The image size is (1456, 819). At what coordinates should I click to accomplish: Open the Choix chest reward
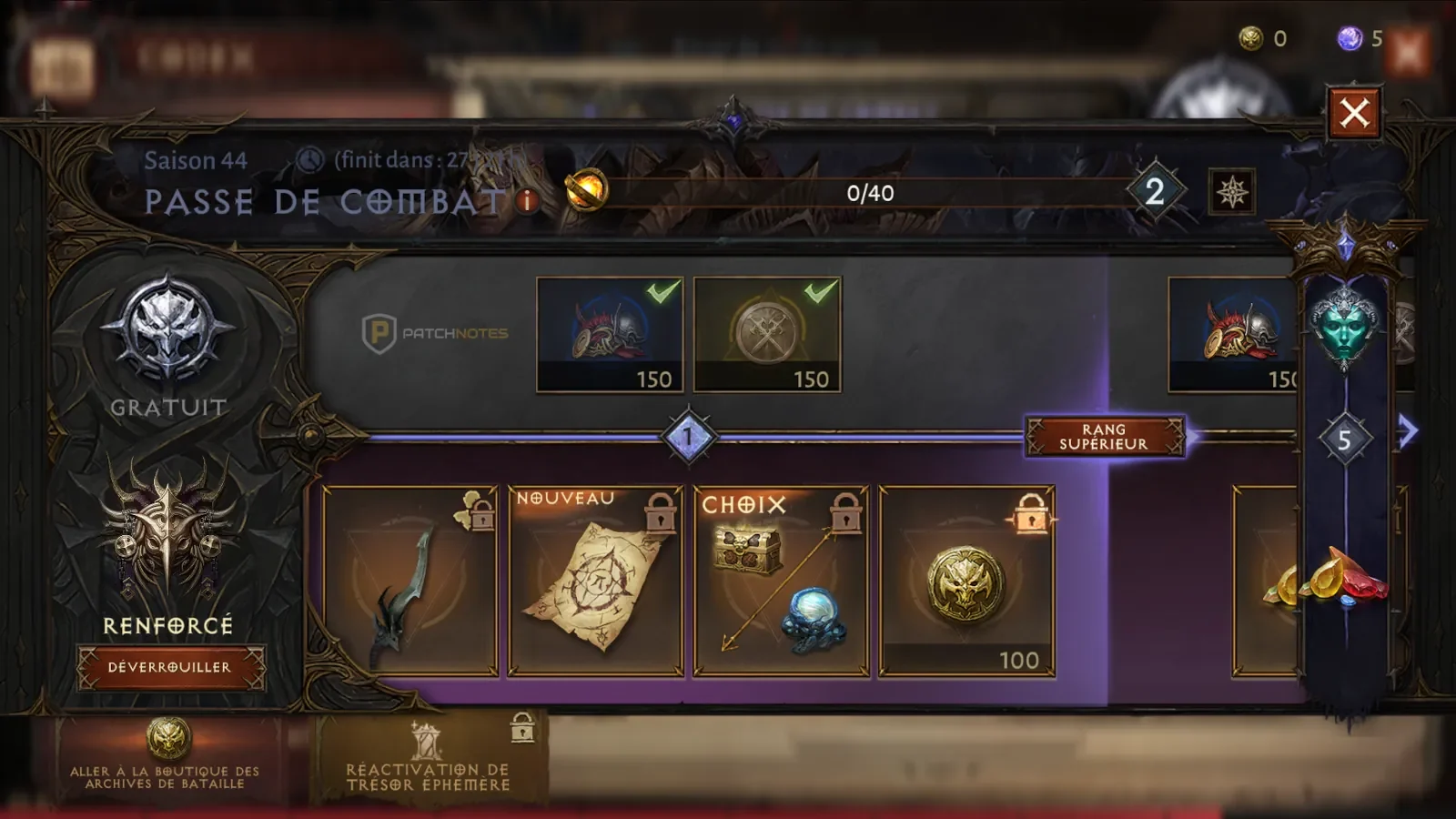coord(782,581)
